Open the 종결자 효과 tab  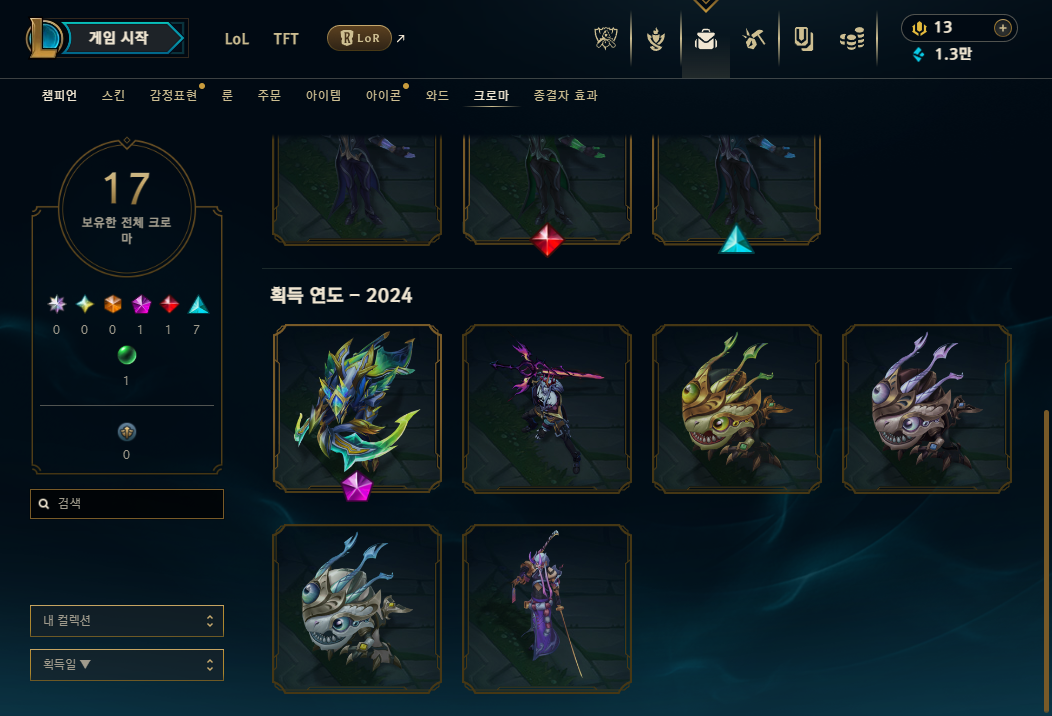pos(565,96)
